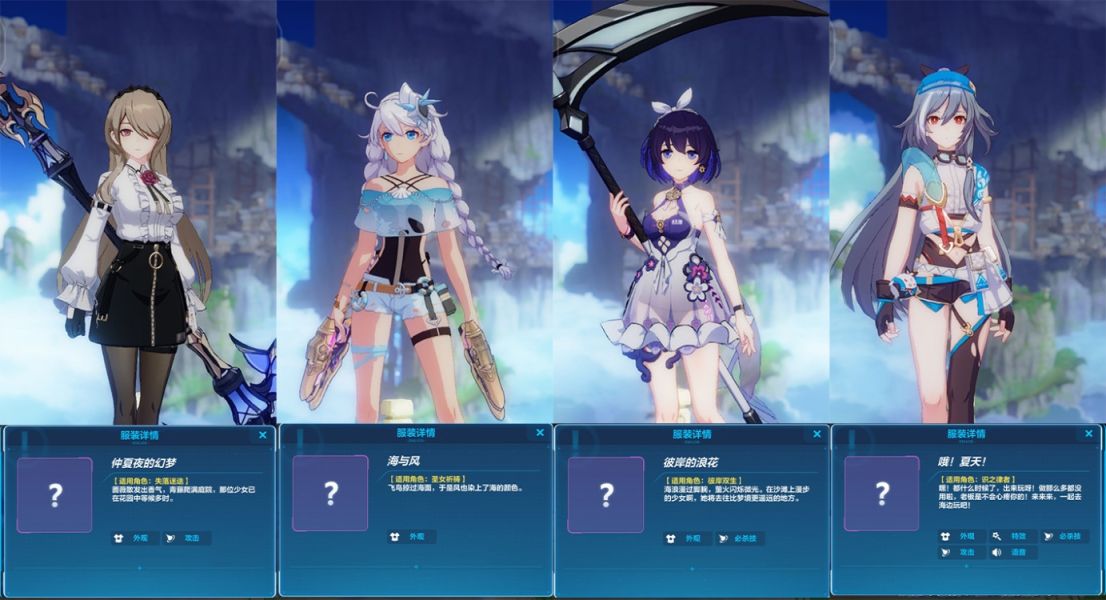This screenshot has height=600, width=1106.
Task: Open the question mark thumbnail for 彼岸的浪花
Action: 606,494
